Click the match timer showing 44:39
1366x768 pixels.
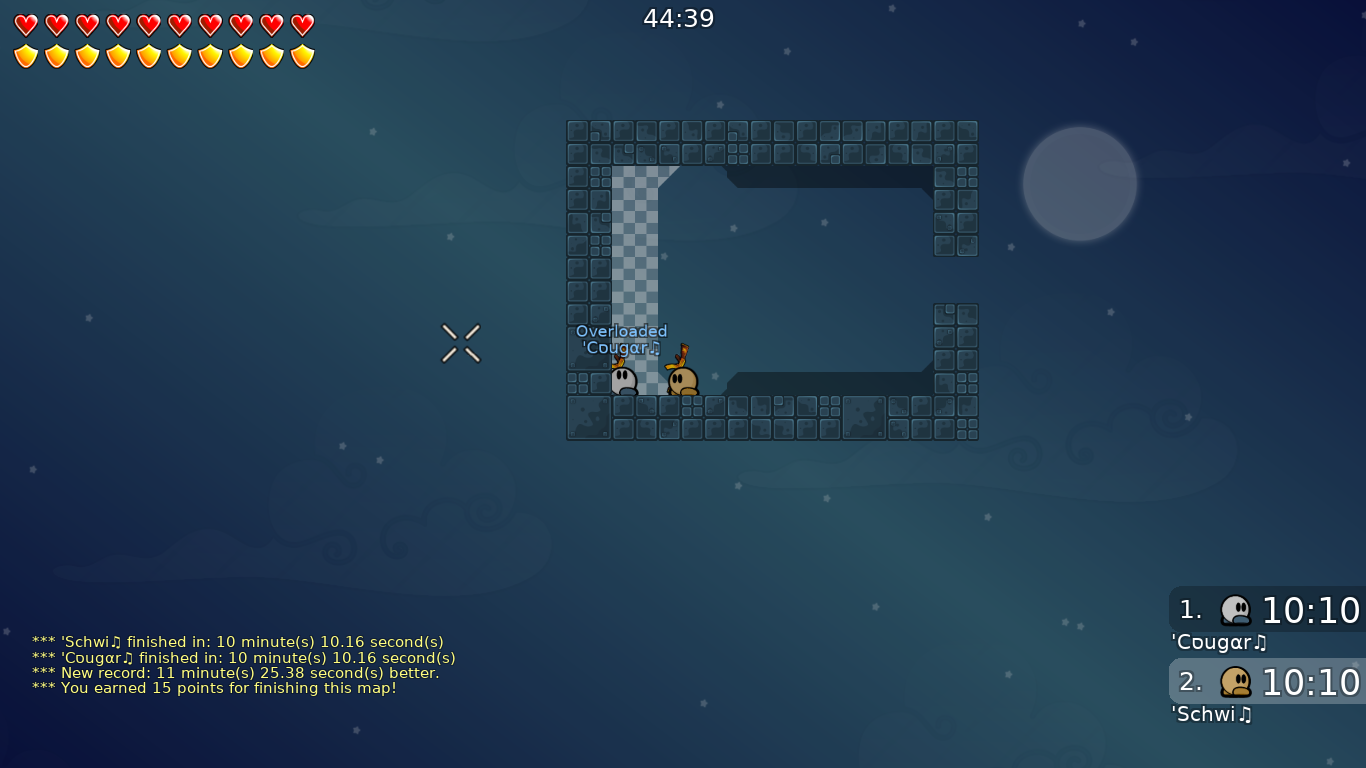coord(677,17)
